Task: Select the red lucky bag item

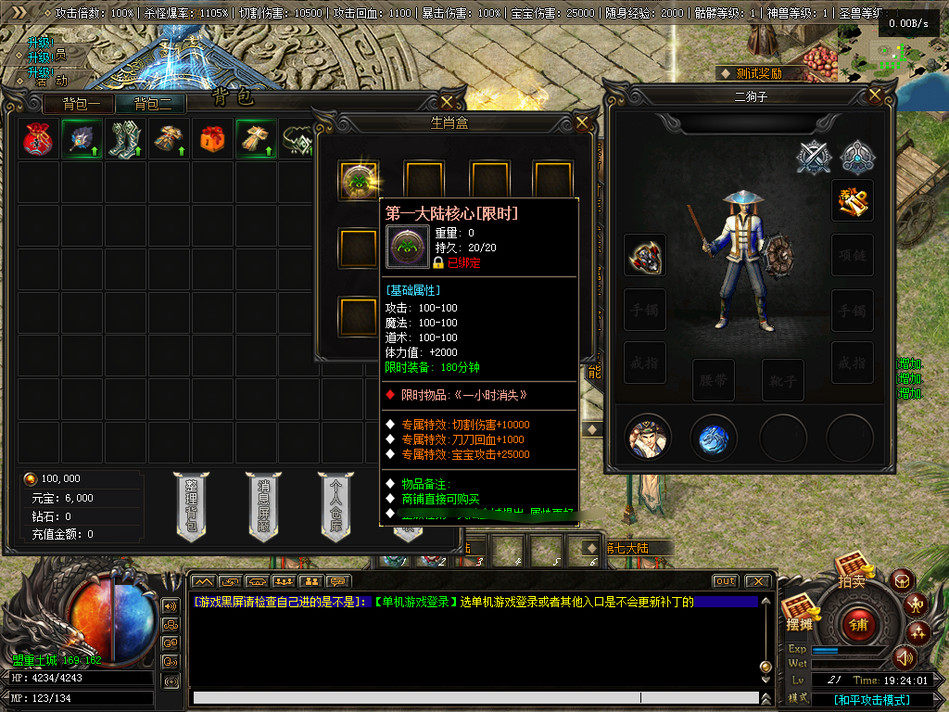Action: tap(38, 140)
